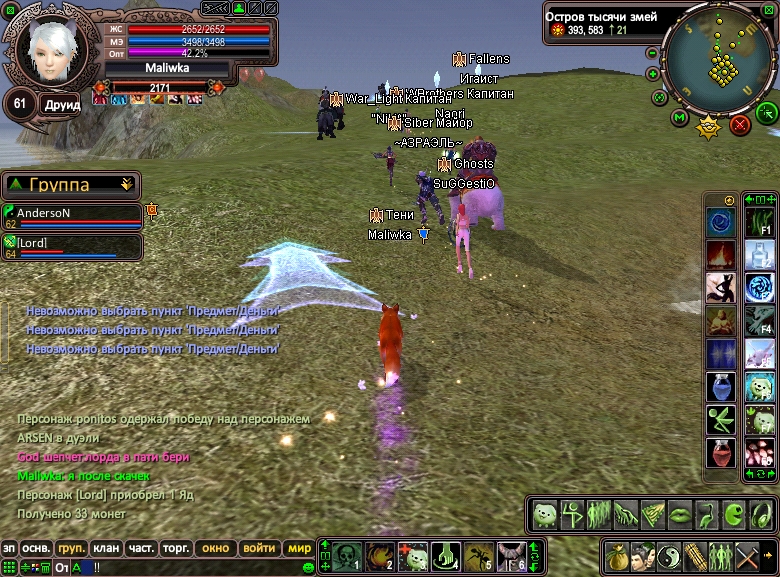Viewport: 780px width, 577px height.
Task: Open the 'мир' world chat tab
Action: (299, 548)
